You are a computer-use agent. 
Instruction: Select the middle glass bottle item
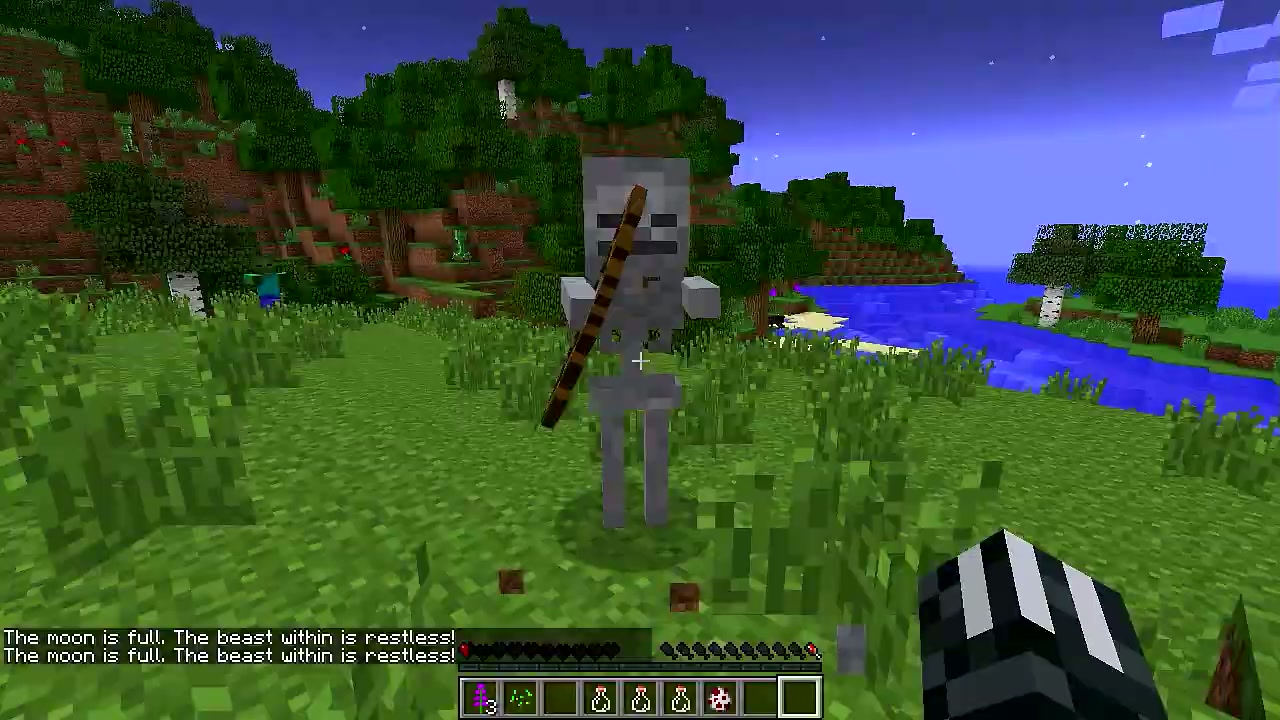point(641,697)
